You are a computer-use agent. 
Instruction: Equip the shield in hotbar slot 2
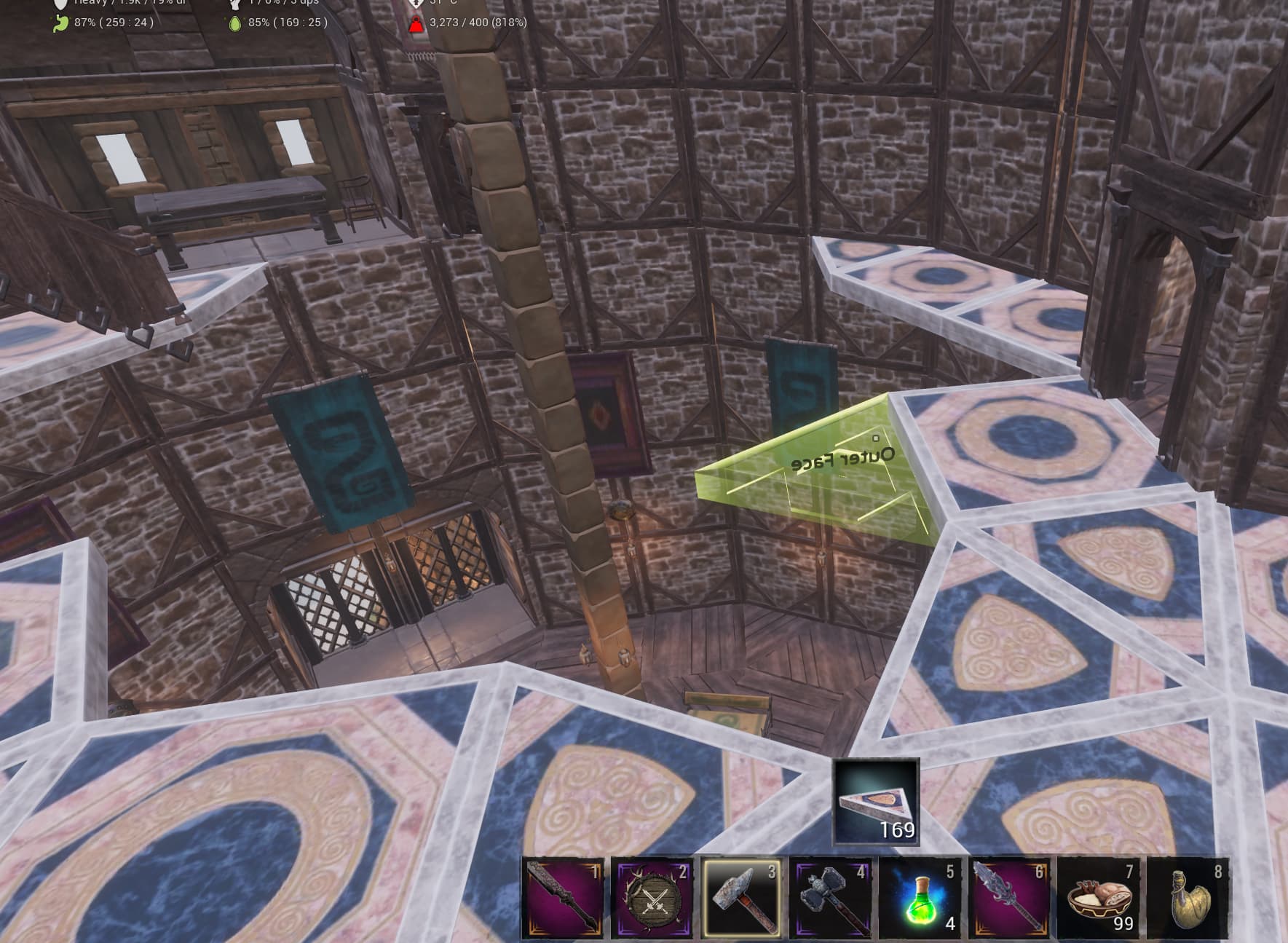coord(652,901)
